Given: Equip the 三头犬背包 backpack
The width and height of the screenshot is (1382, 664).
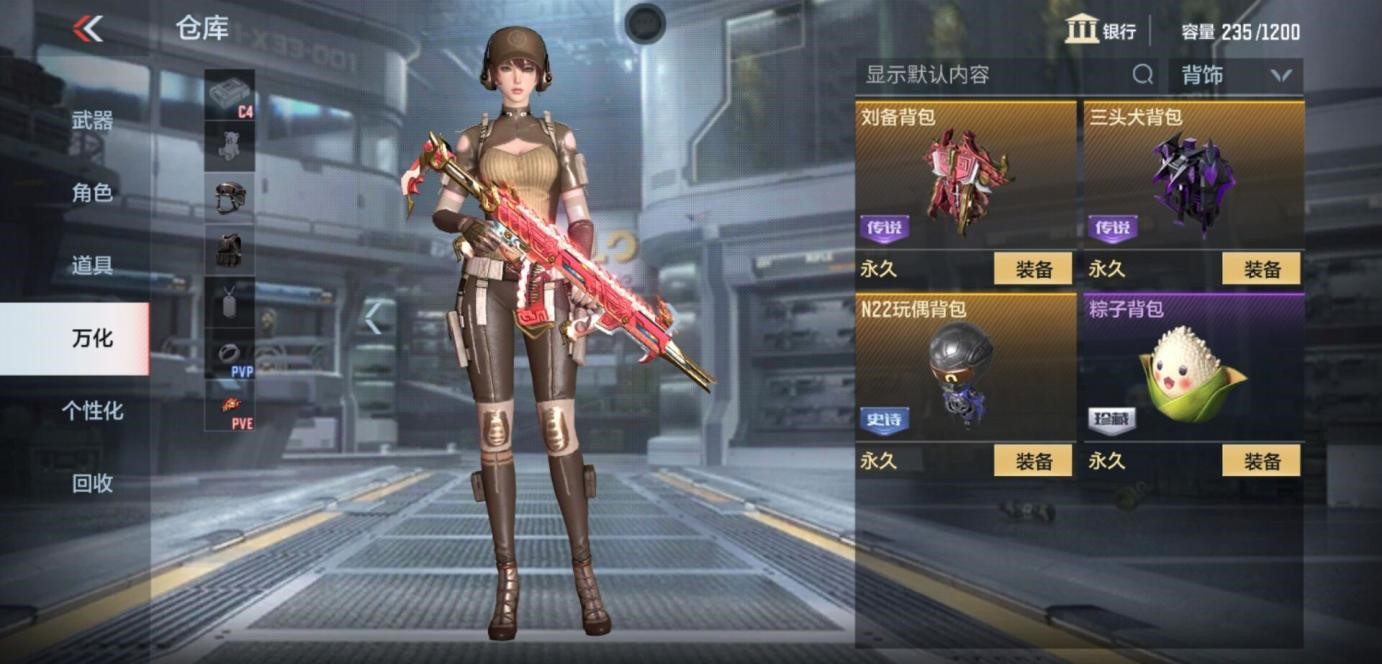Looking at the screenshot, I should tap(1261, 269).
